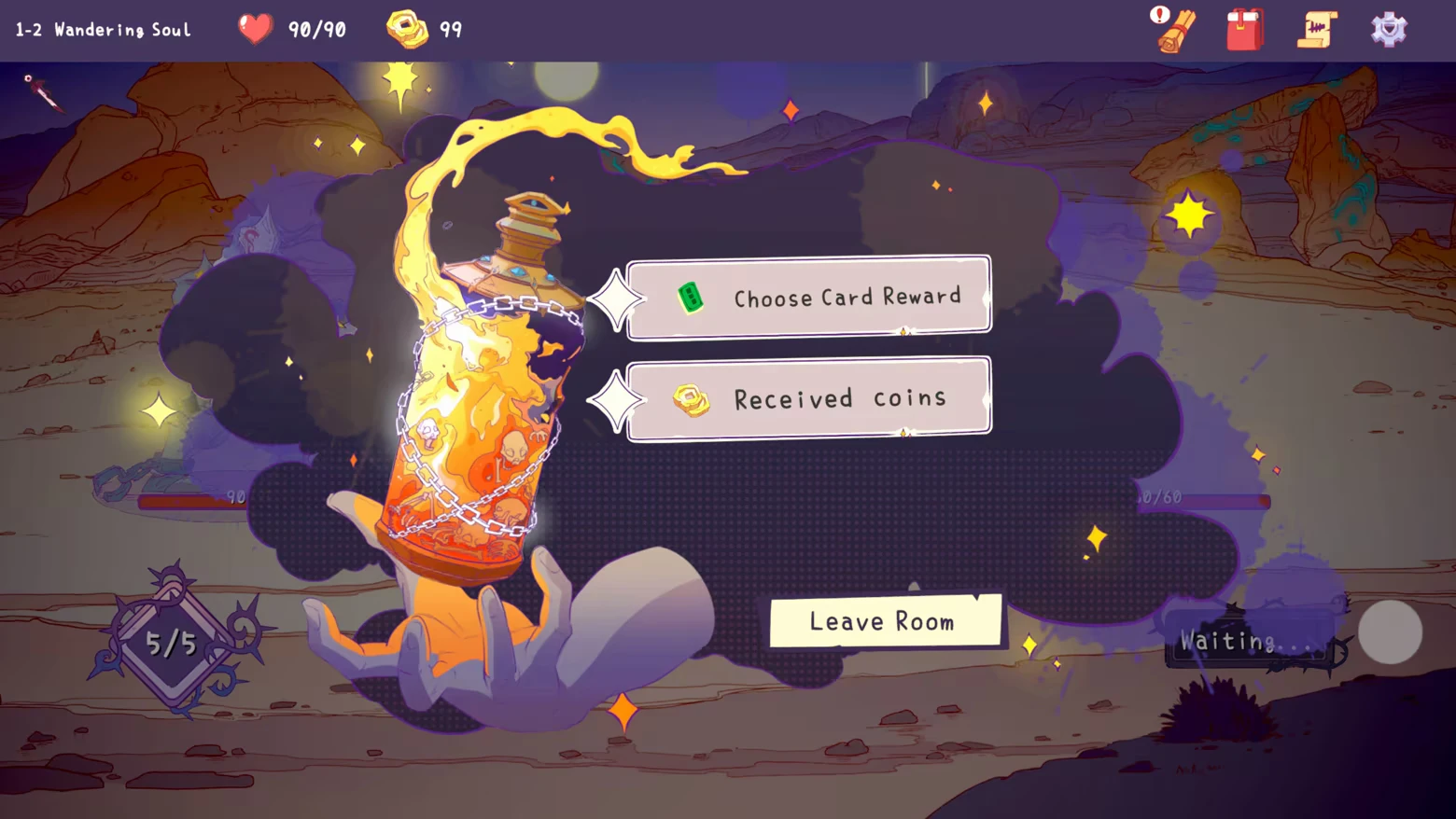Click the 1-2 Wandering Soul stage label
The height and width of the screenshot is (819, 1456).
(101, 29)
